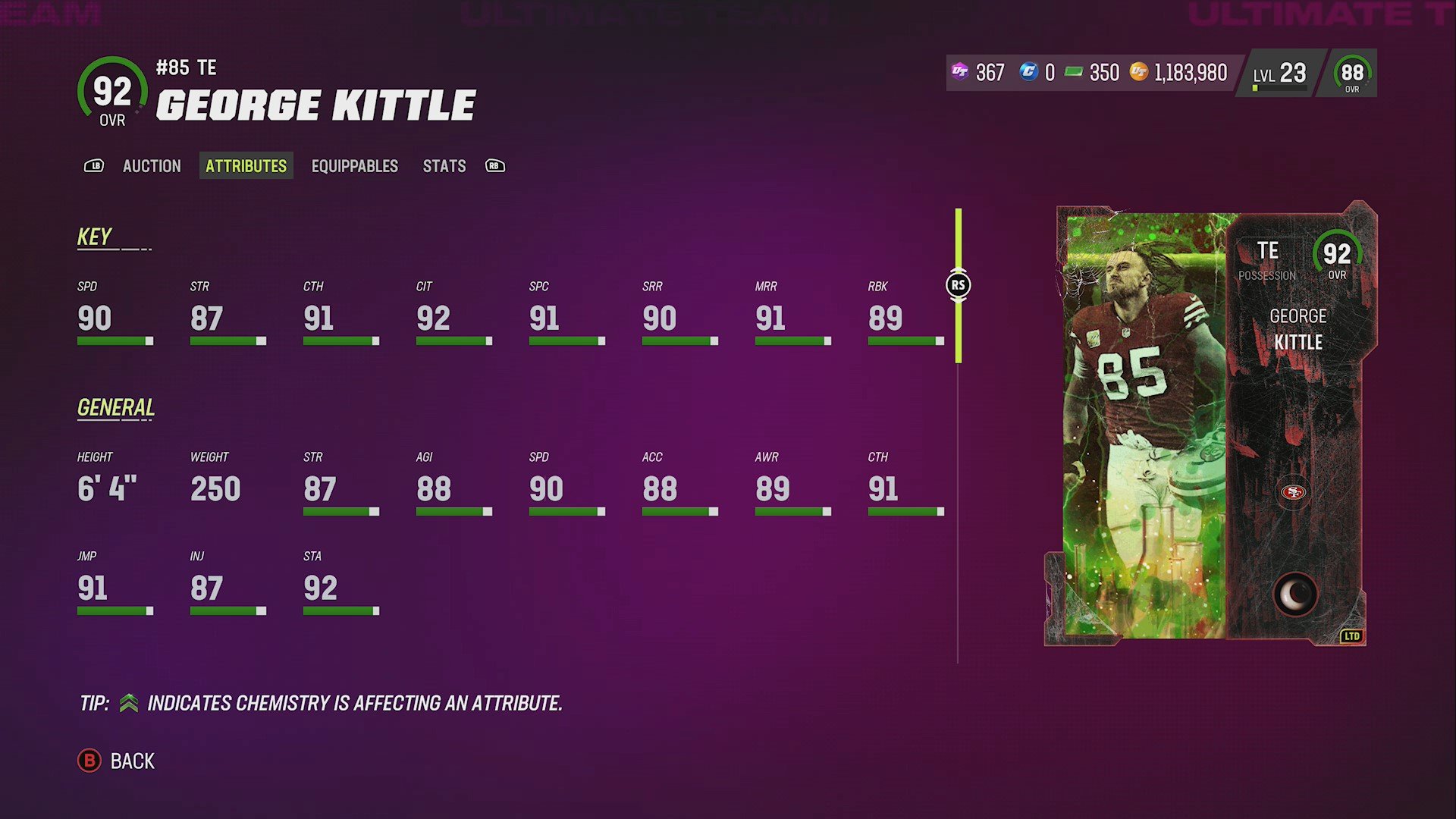Click the LB bumper navigation icon

(x=94, y=166)
